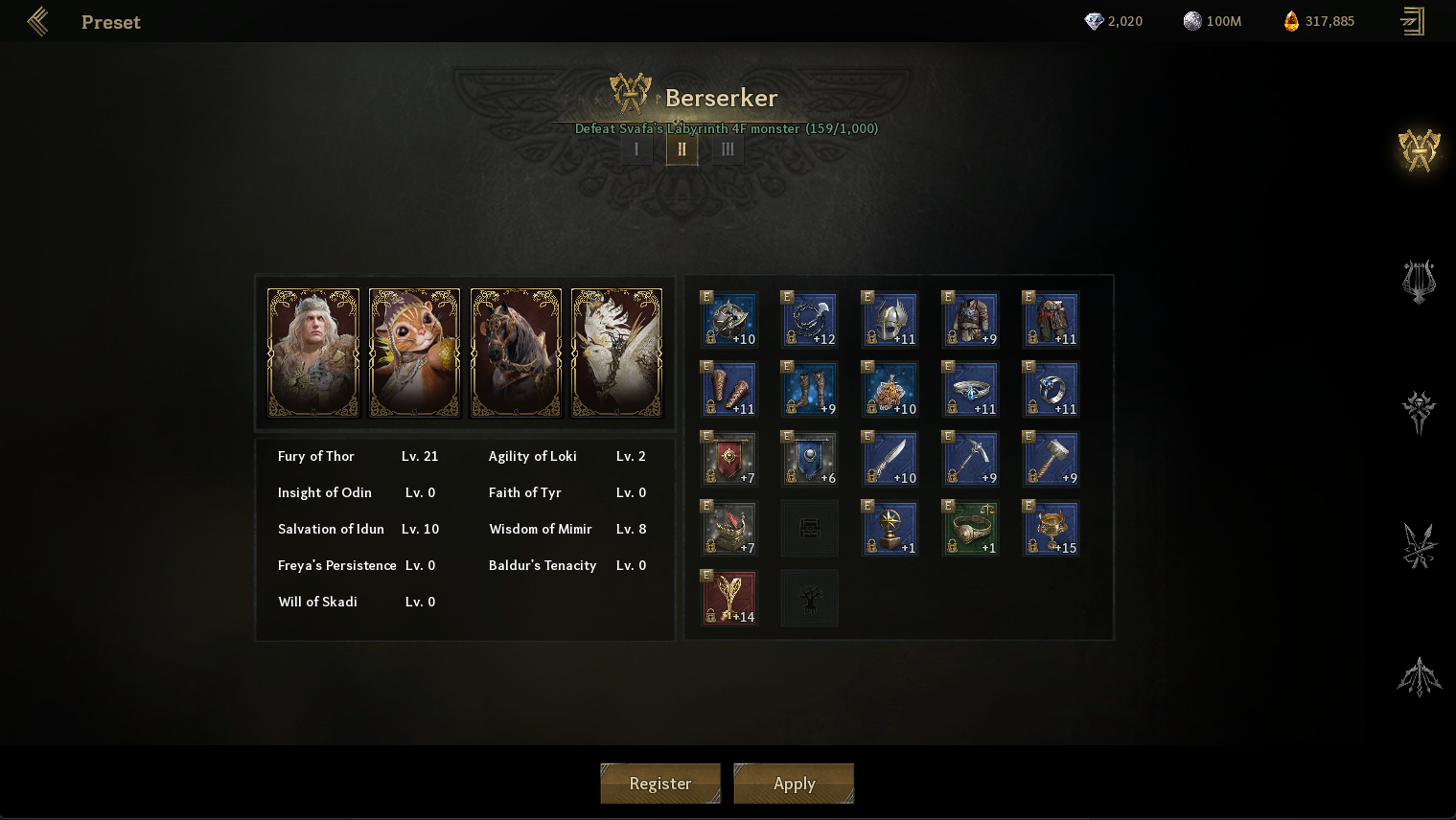Select preset tab II
1456x820 pixels.
tap(682, 149)
